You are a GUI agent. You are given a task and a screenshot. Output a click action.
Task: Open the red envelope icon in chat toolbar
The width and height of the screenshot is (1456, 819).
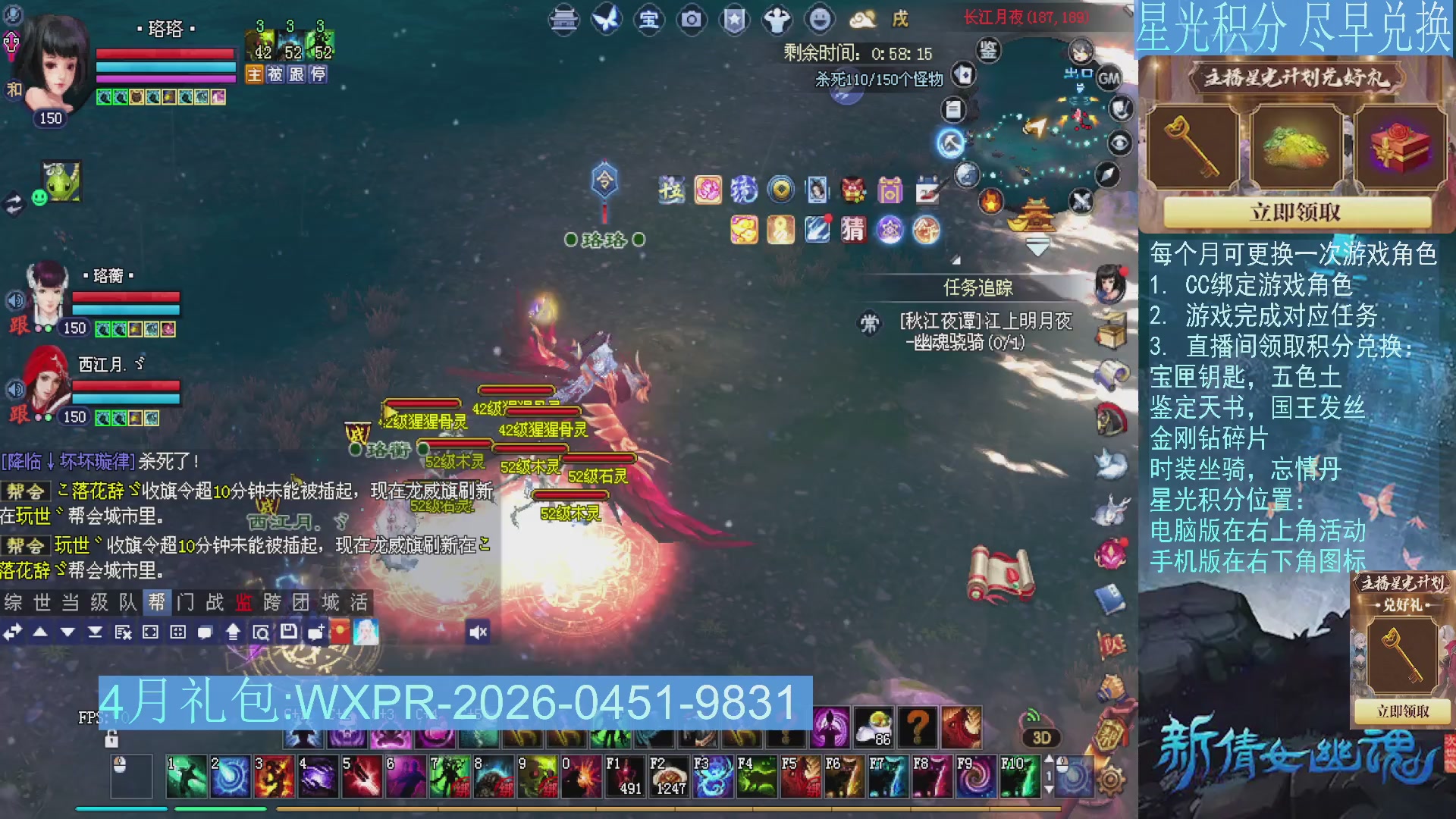click(342, 632)
